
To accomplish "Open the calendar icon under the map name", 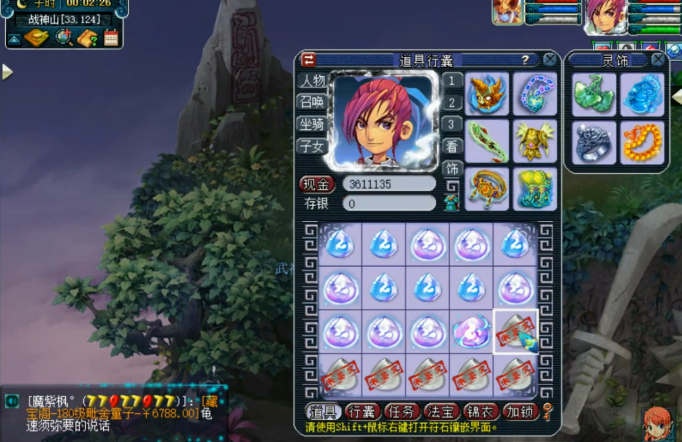I will (x=111, y=38).
